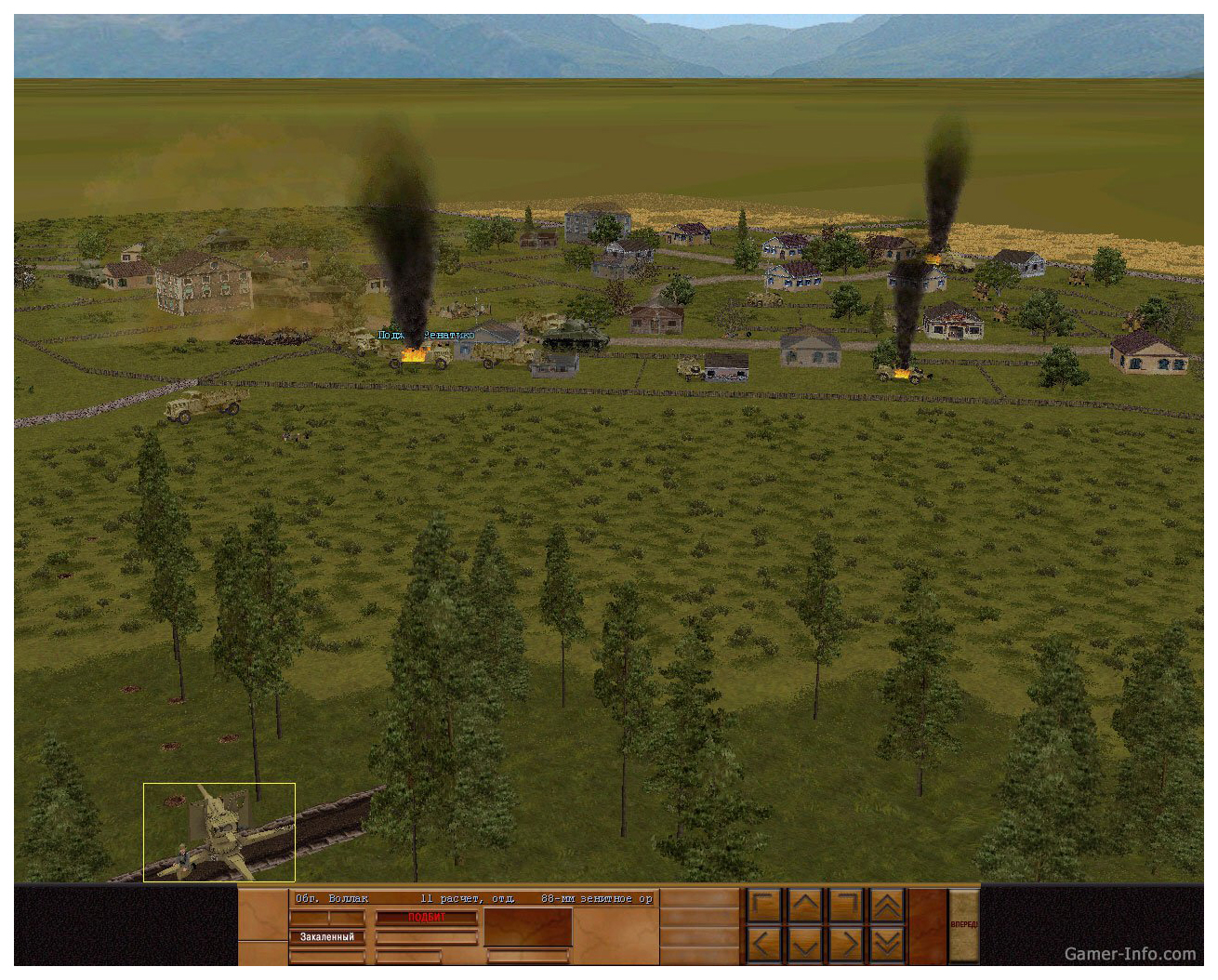This screenshot has height=980, width=1218.
Task: Rotate camera using top-left corner bracket button
Action: (764, 905)
